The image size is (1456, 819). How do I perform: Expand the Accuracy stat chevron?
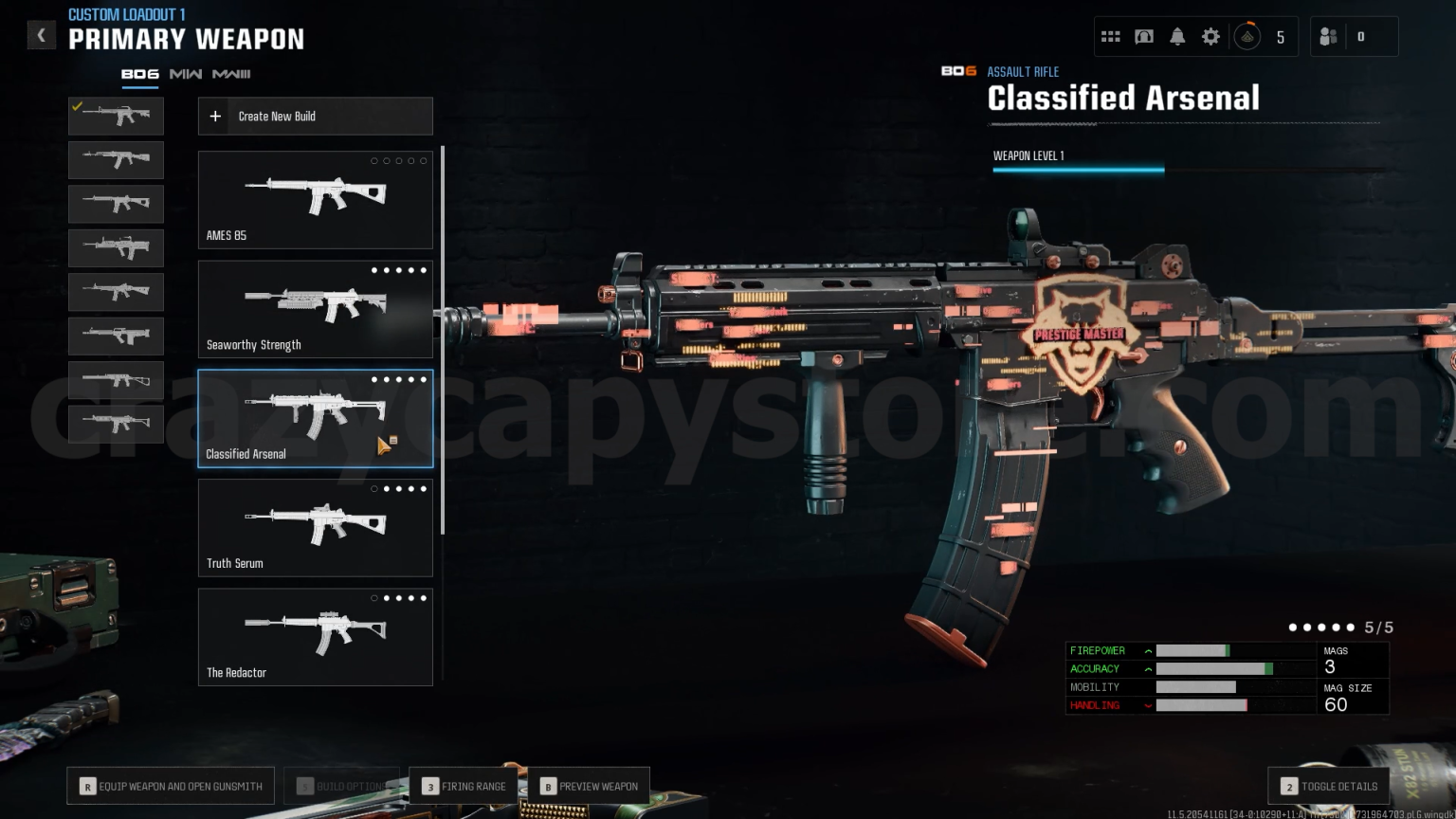(x=1148, y=668)
